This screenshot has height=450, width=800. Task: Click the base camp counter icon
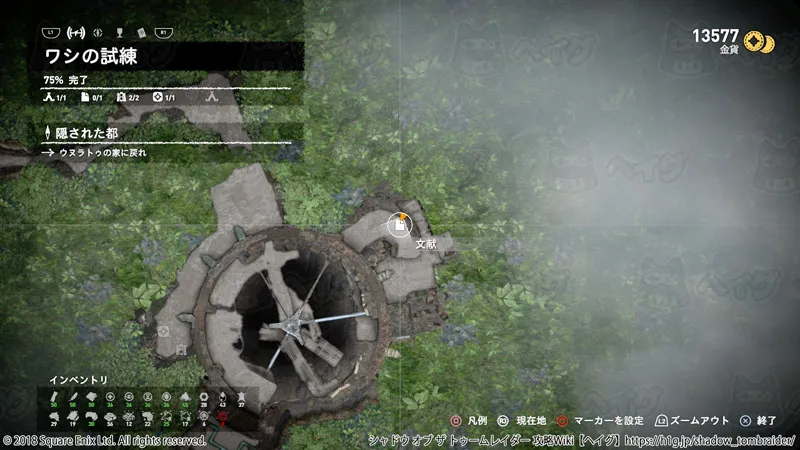click(x=47, y=98)
